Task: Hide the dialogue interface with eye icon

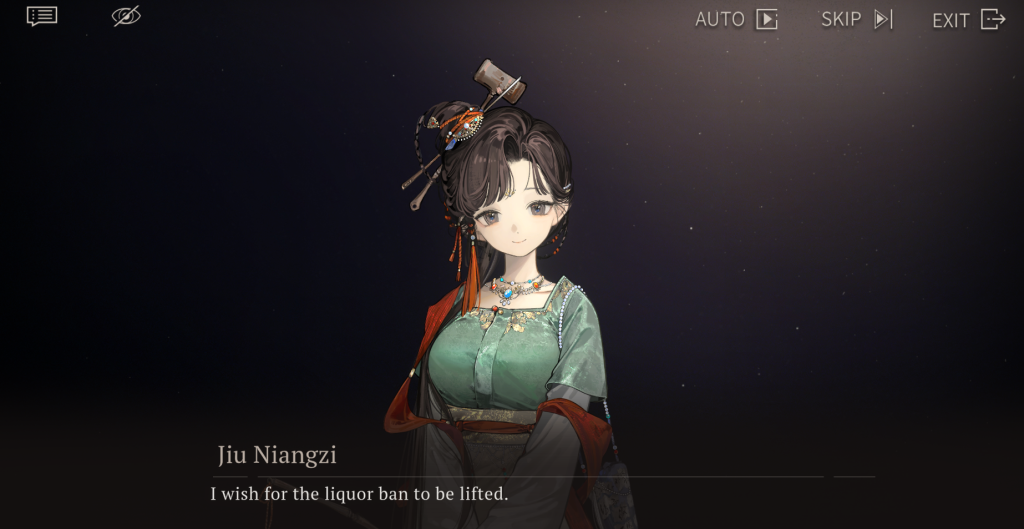Action: (x=126, y=17)
